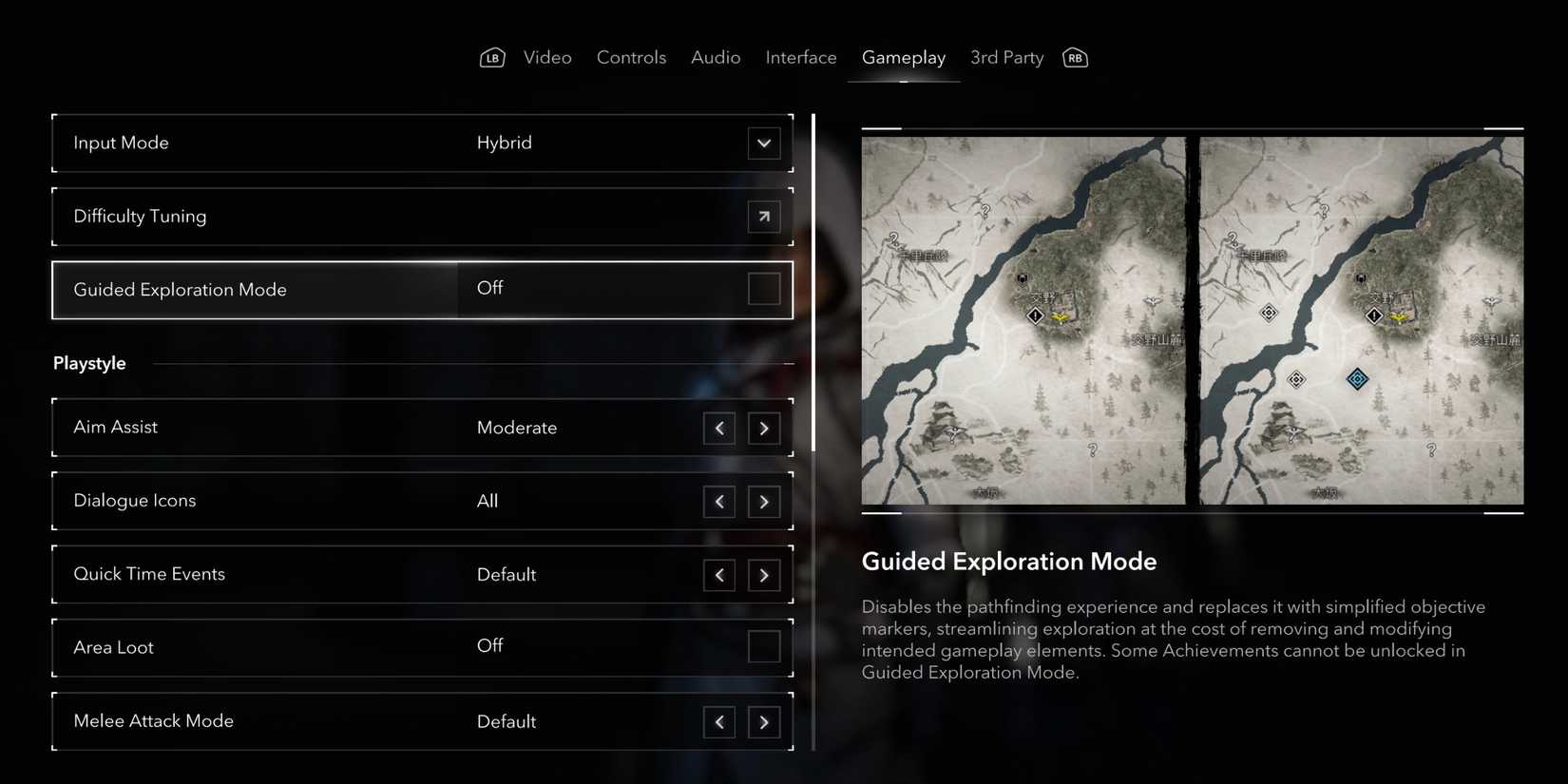Click the right arrow for Dialogue Icons
This screenshot has width=1568, height=784.
tap(764, 502)
